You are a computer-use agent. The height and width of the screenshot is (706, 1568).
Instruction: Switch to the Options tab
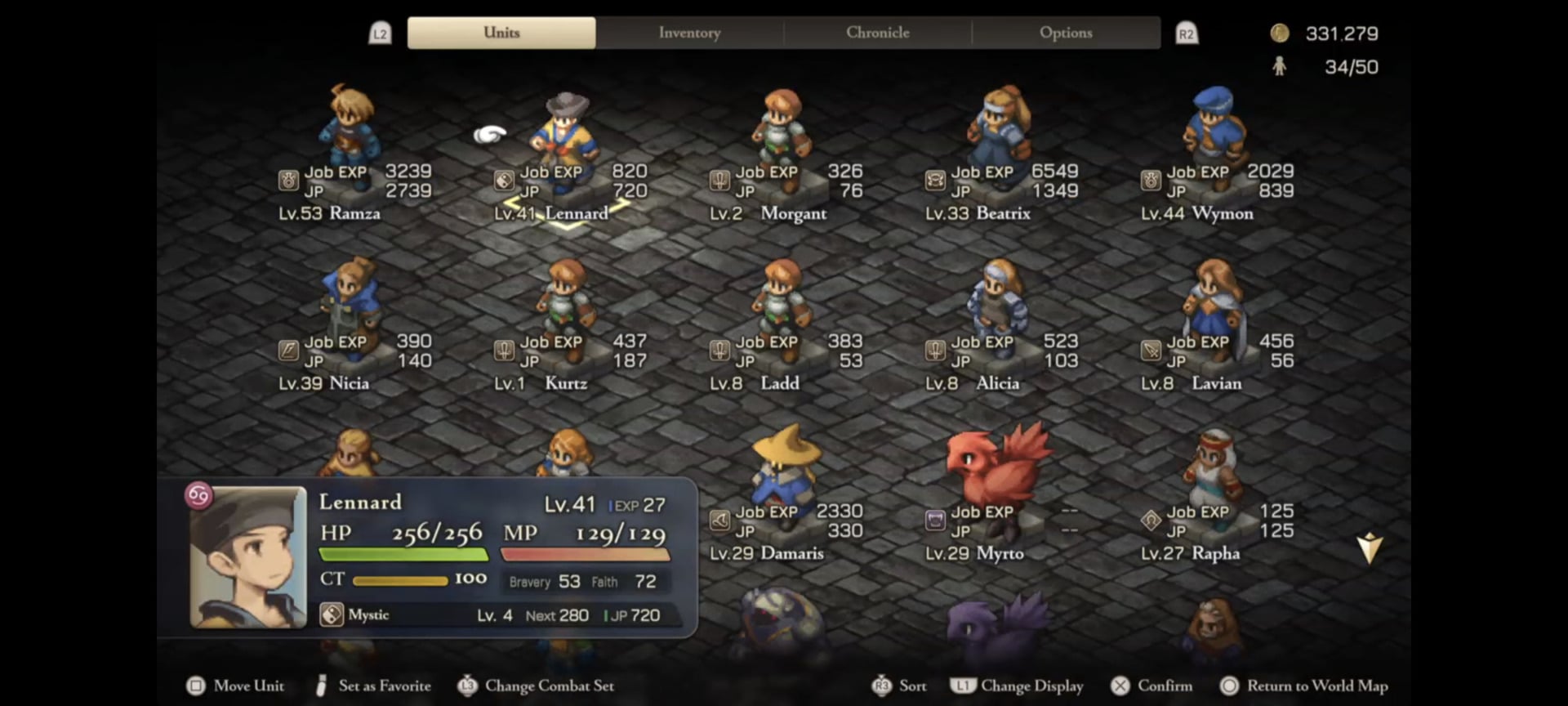pos(1066,33)
